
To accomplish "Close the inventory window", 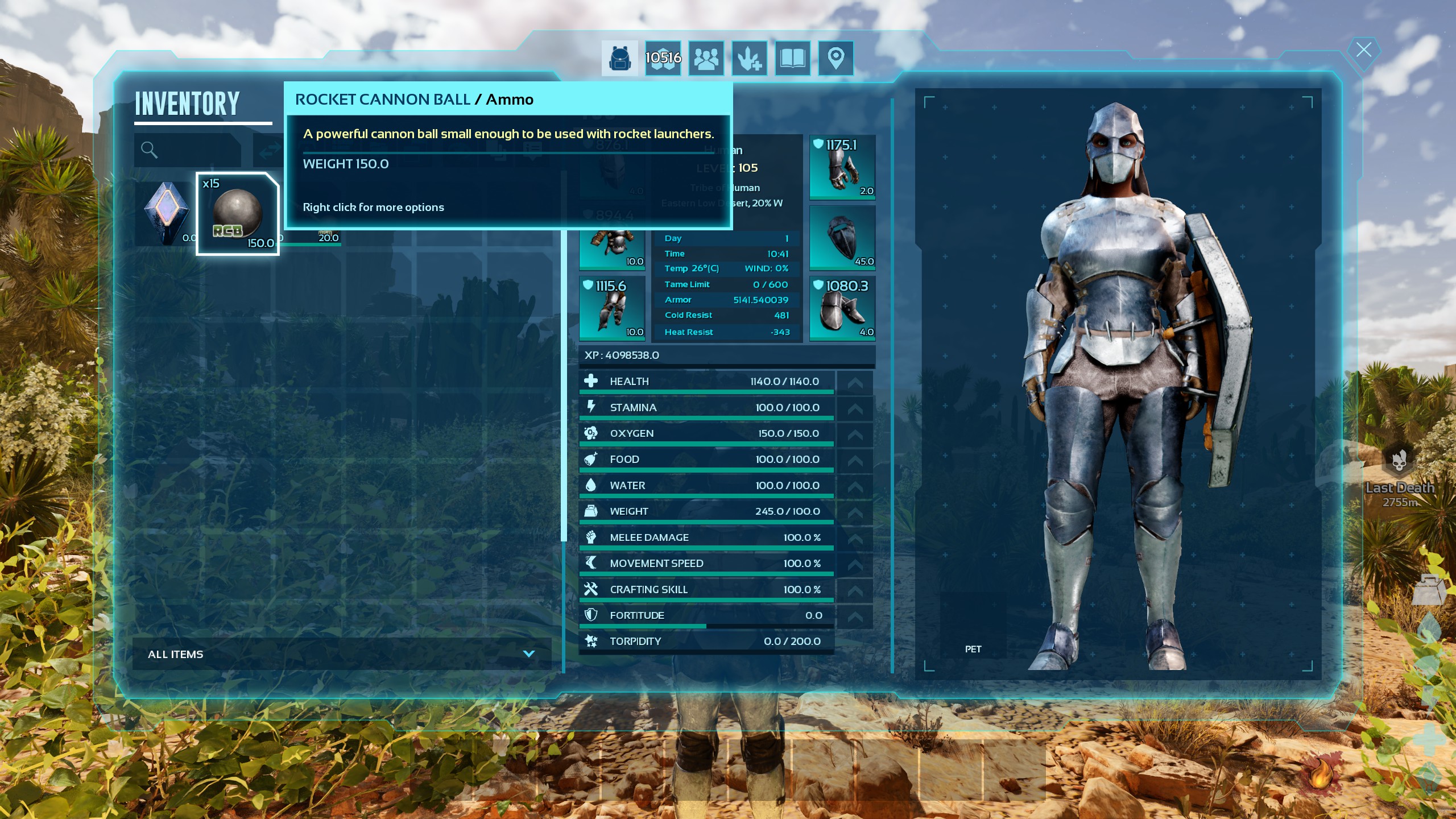I will pos(1363,50).
